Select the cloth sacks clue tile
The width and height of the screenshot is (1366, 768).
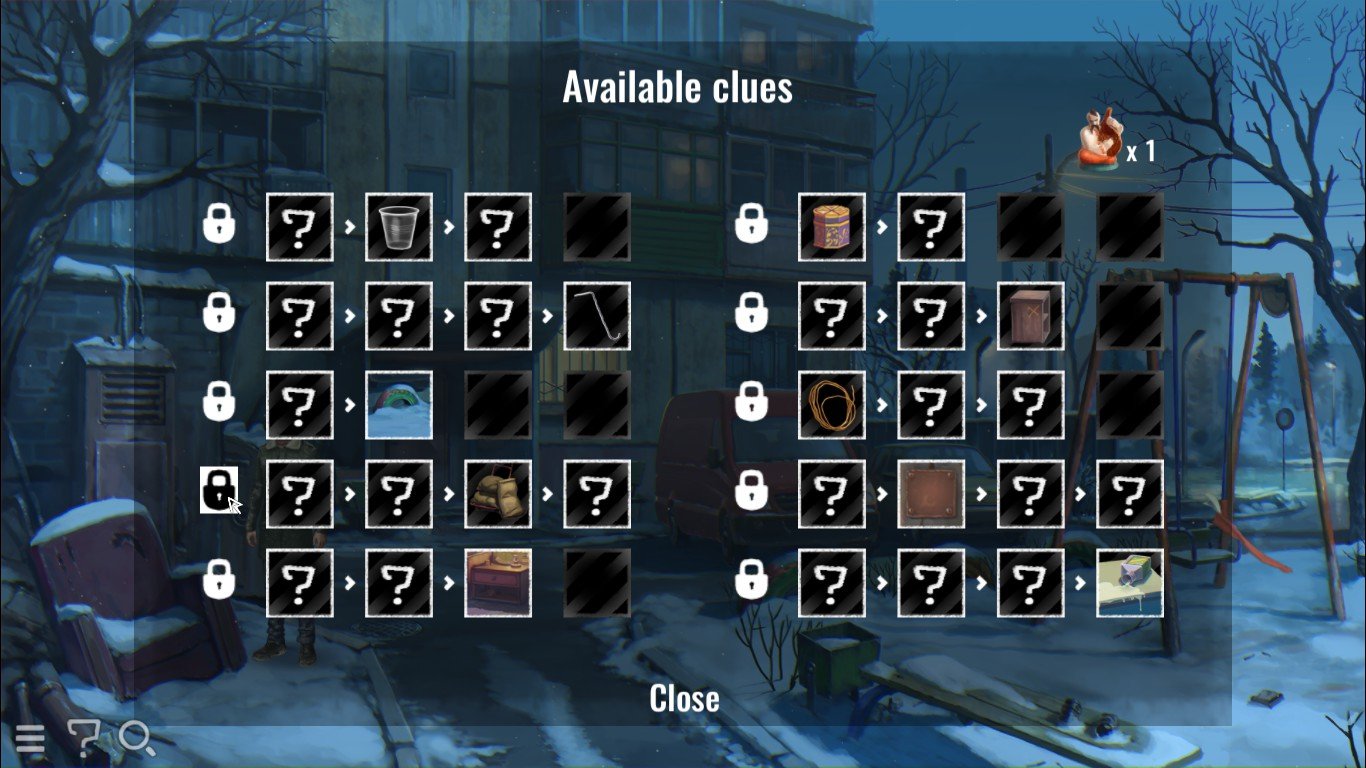(498, 494)
